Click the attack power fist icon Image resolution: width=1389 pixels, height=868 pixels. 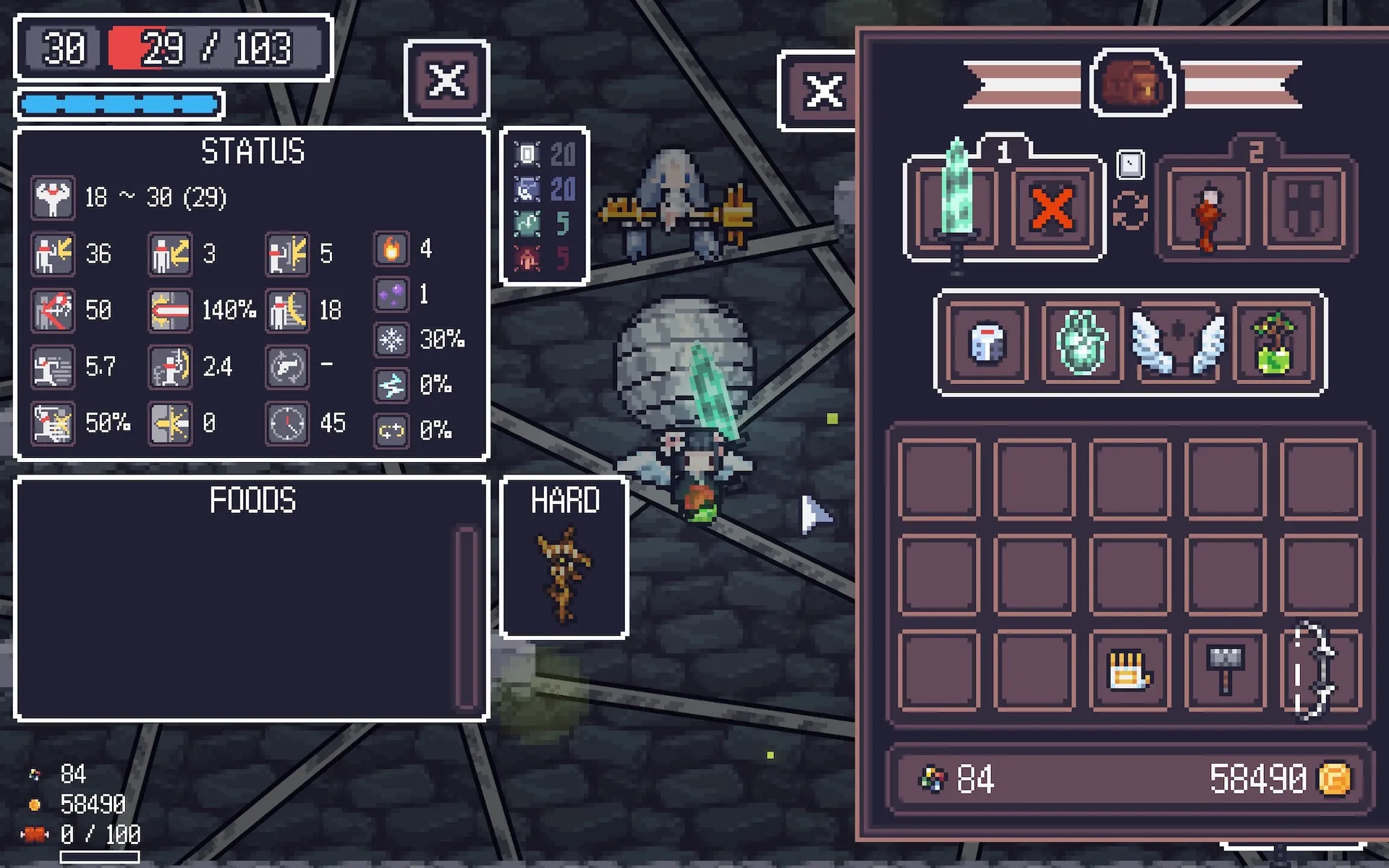coord(53,197)
